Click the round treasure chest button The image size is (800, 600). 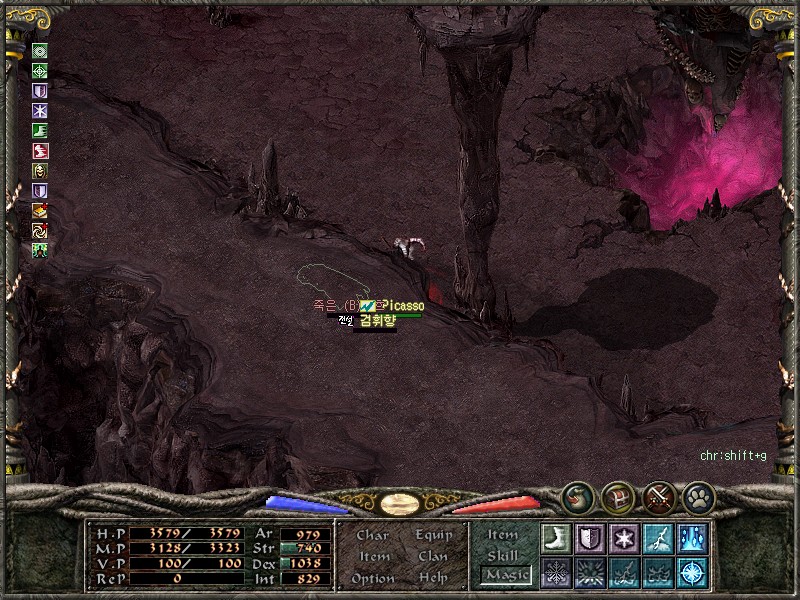pyautogui.click(x=617, y=495)
